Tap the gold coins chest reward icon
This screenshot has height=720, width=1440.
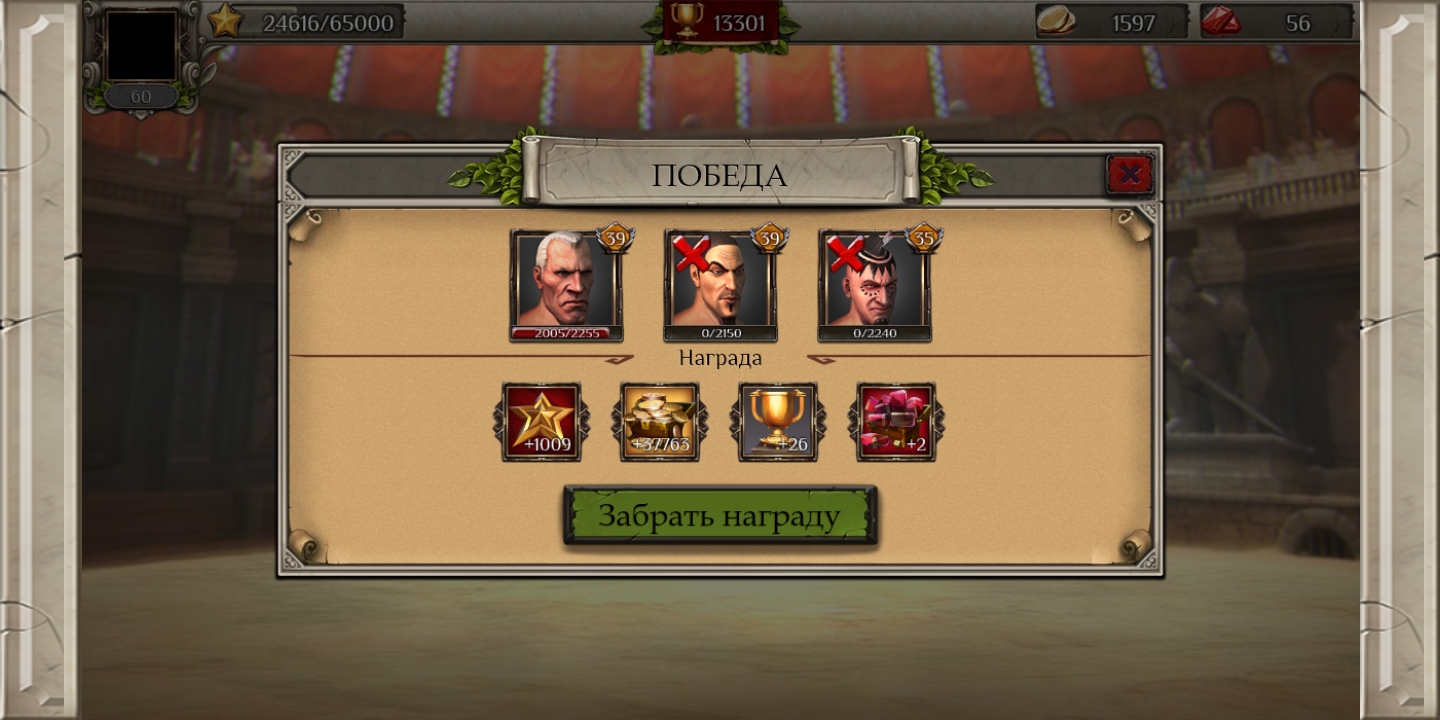coord(660,422)
